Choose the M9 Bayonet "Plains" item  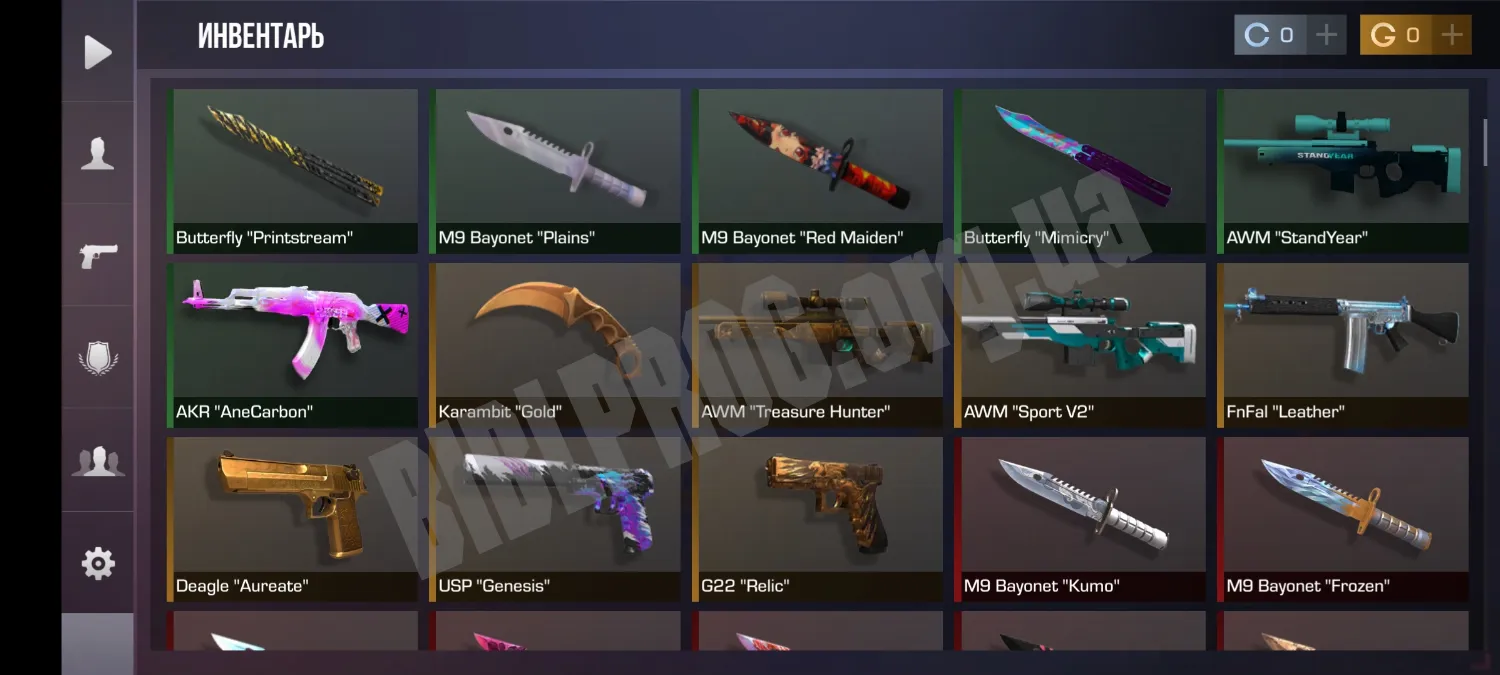555,170
